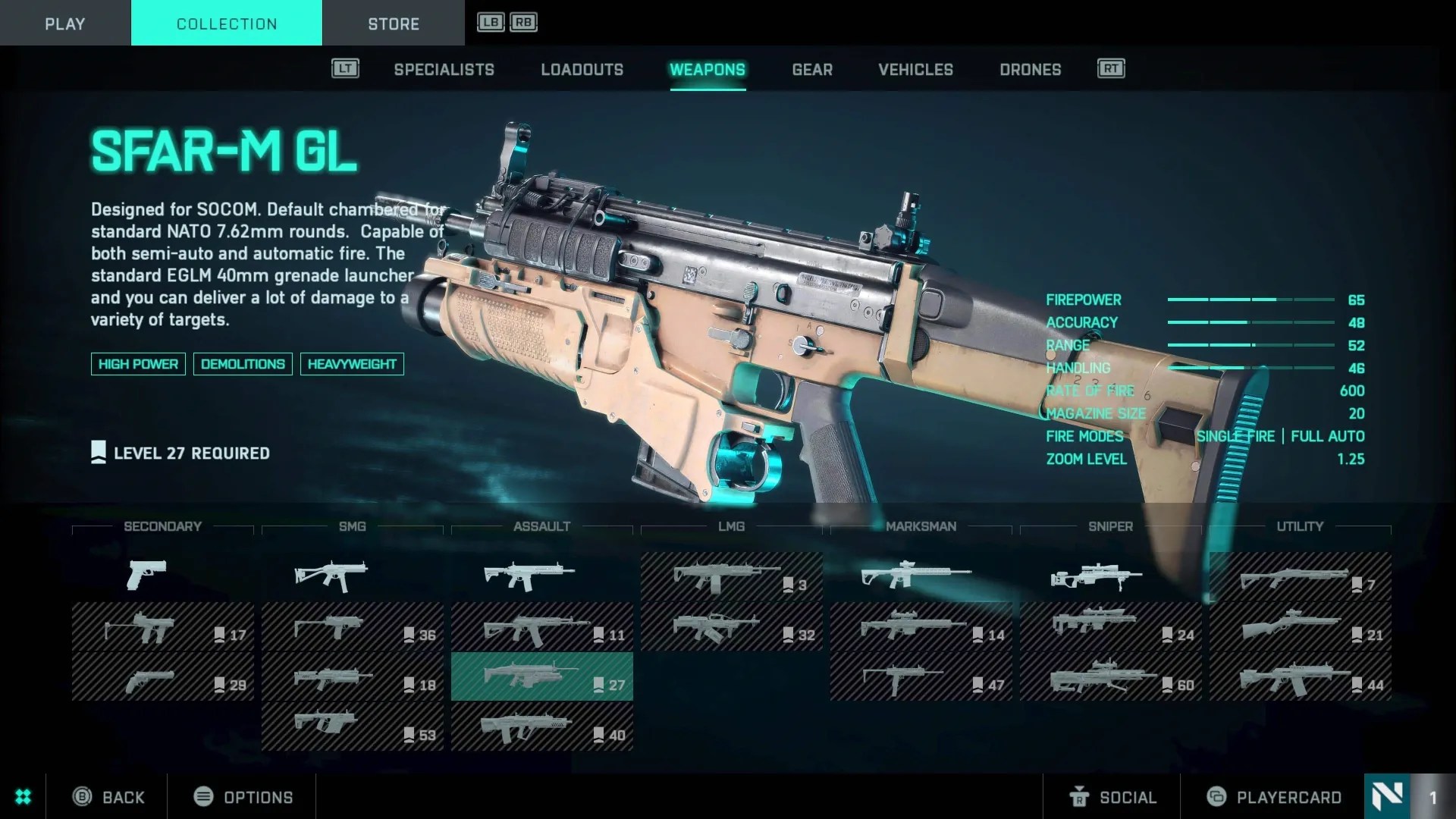Switch to the PLAY tab
This screenshot has height=819, width=1456.
64,24
